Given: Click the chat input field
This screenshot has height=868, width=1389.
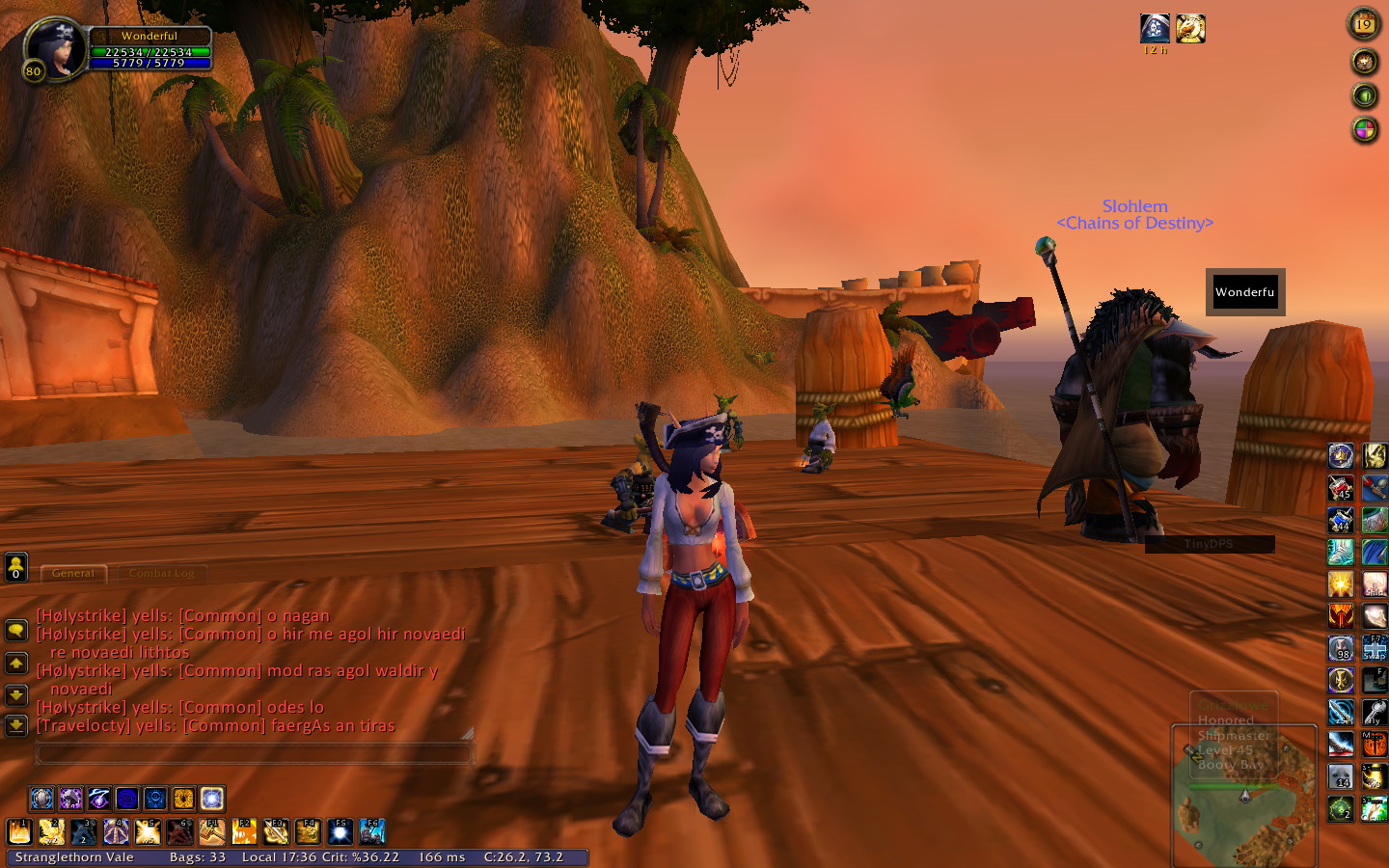Looking at the screenshot, I should pyautogui.click(x=253, y=753).
